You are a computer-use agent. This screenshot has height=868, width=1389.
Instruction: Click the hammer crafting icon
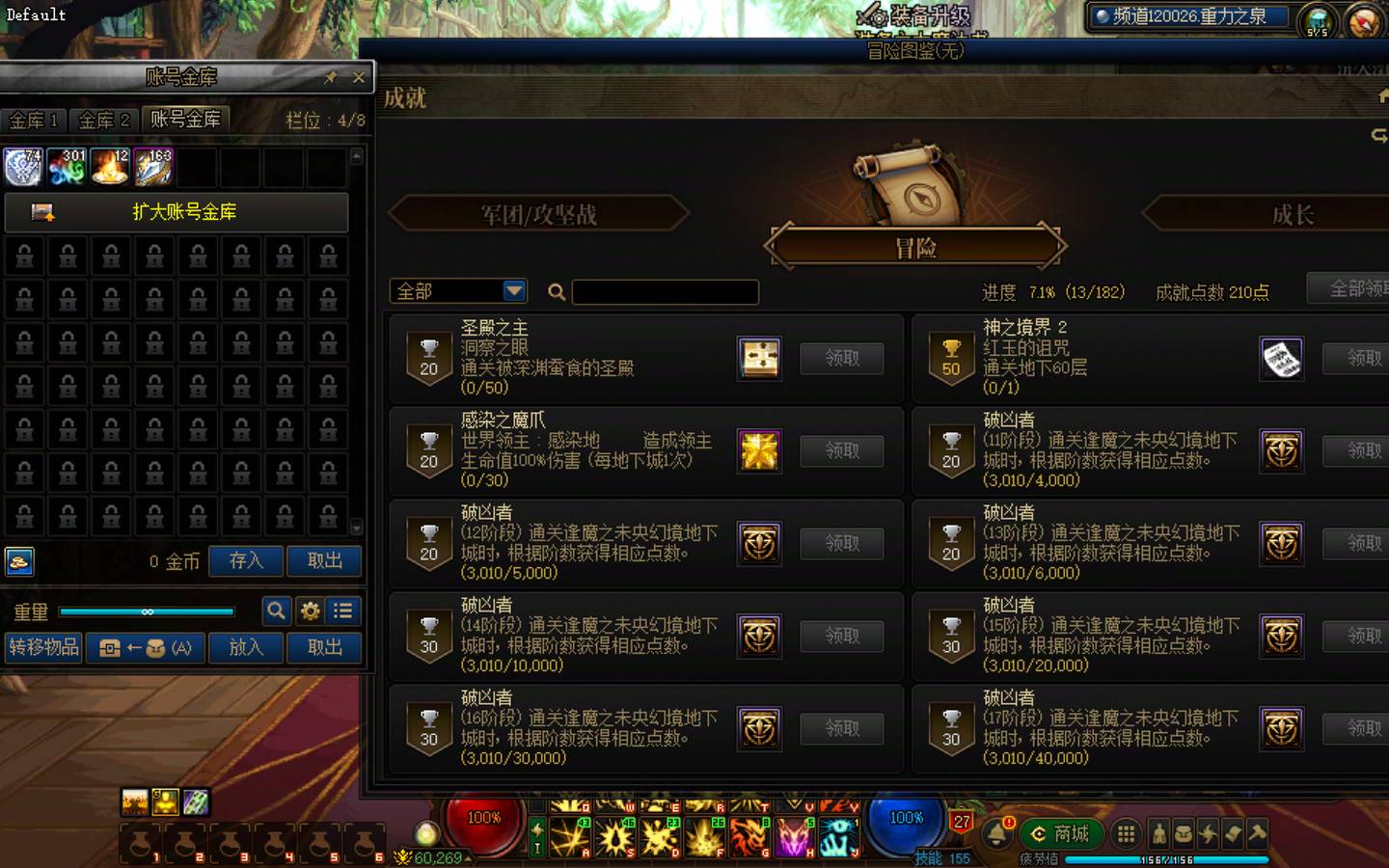point(1257,835)
